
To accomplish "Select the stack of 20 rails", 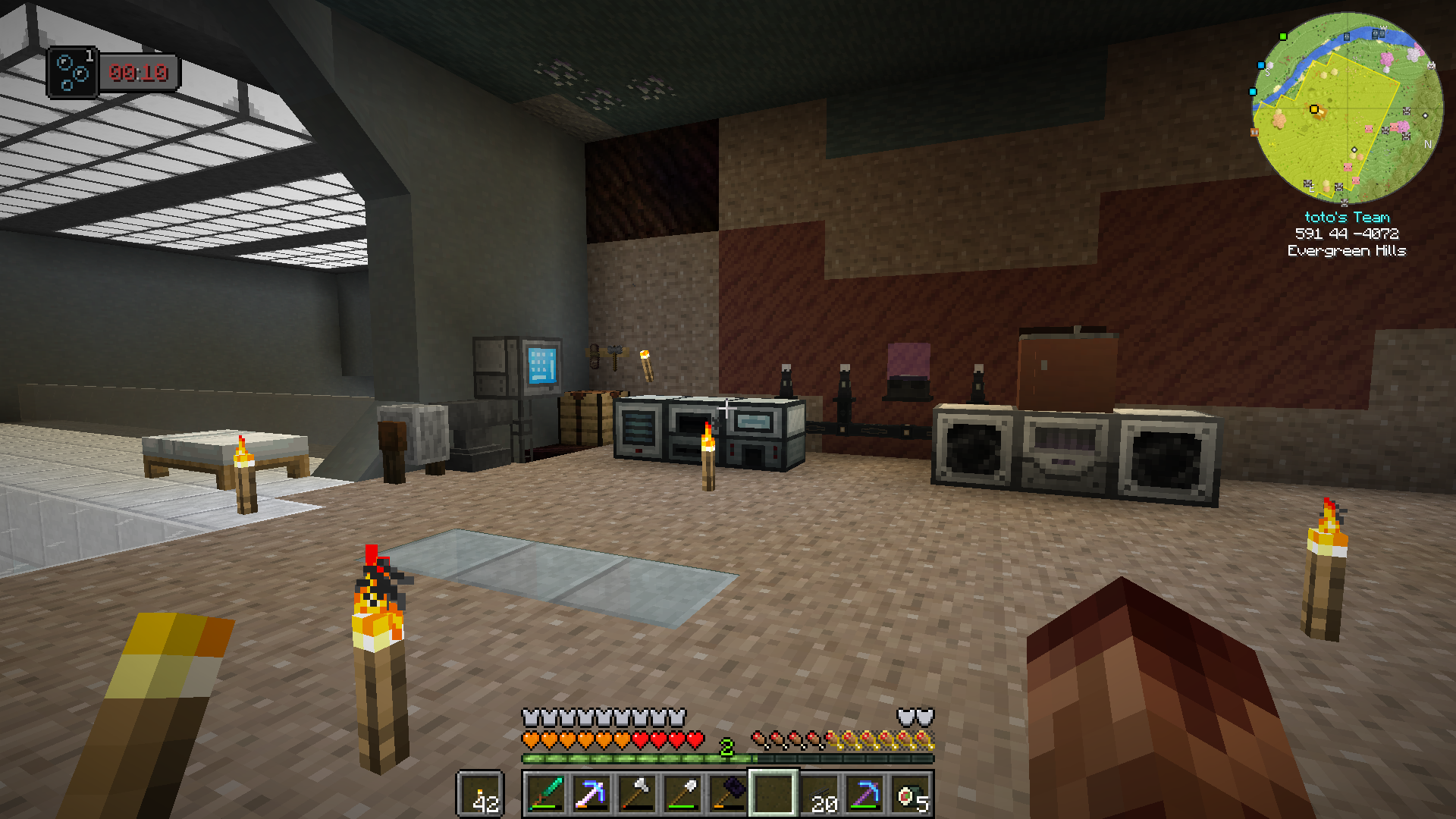I will [x=819, y=794].
